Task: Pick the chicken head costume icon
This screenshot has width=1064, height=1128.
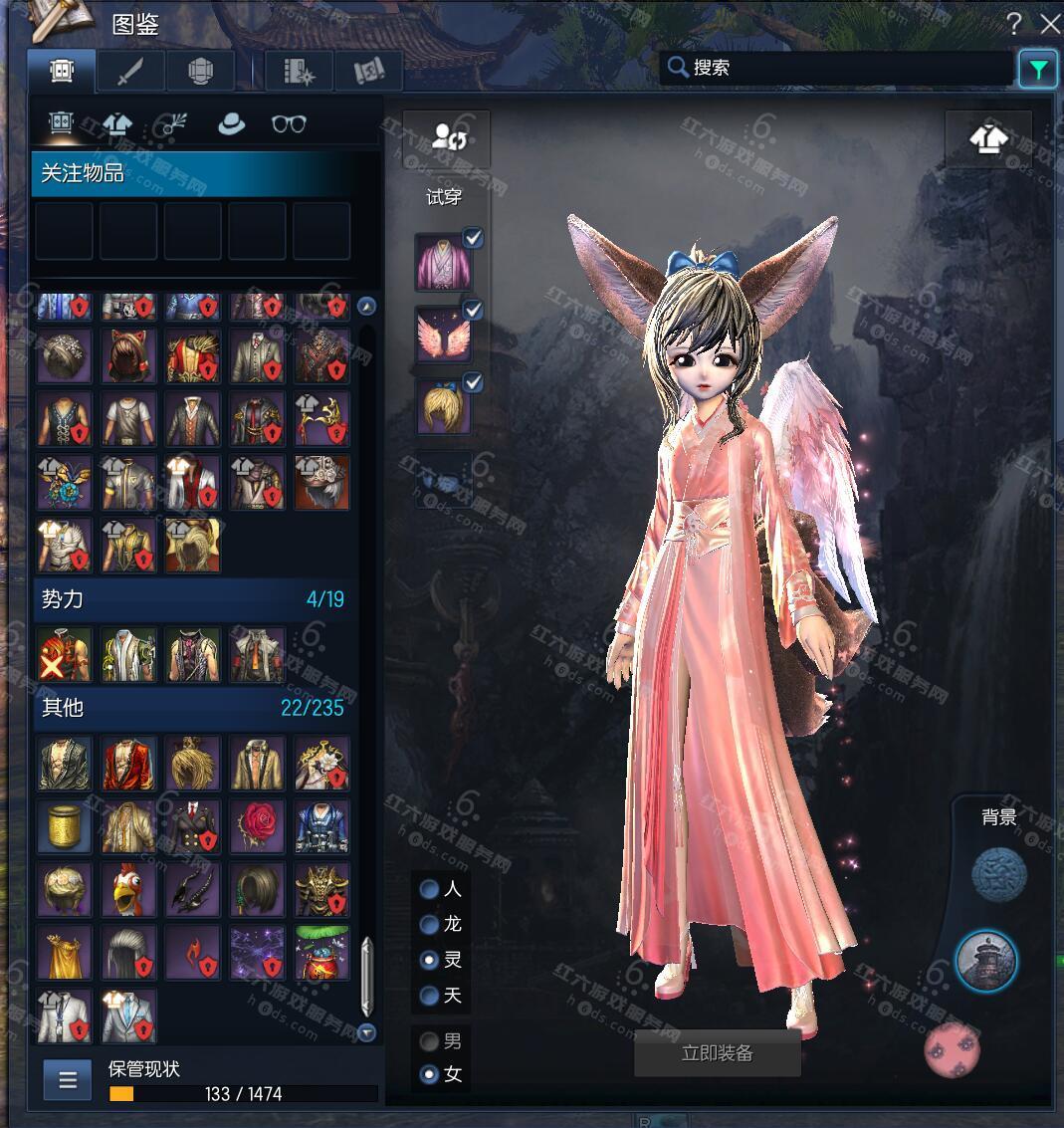Action: pyautogui.click(x=128, y=889)
